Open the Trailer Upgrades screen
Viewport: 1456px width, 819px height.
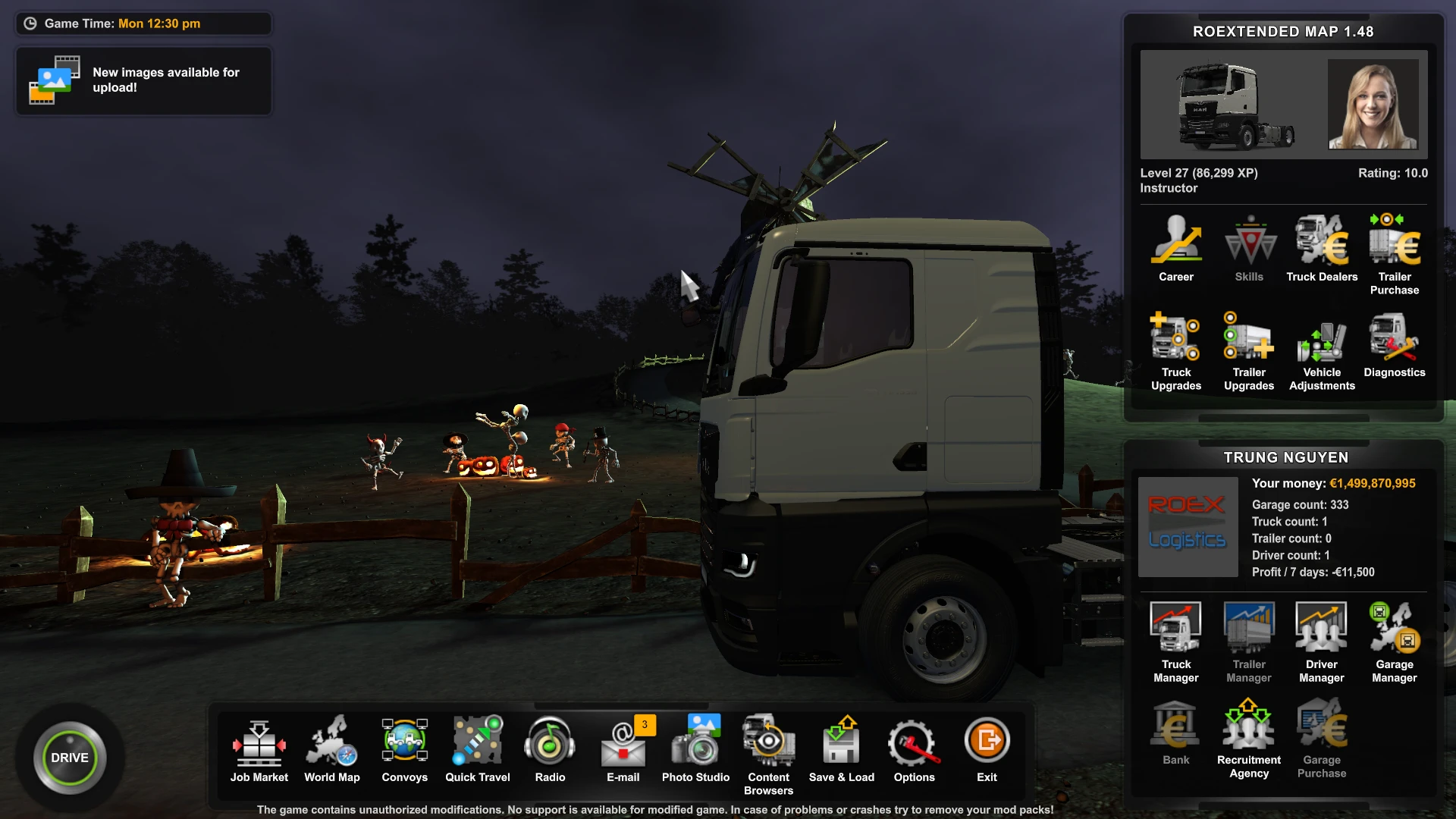1248,341
